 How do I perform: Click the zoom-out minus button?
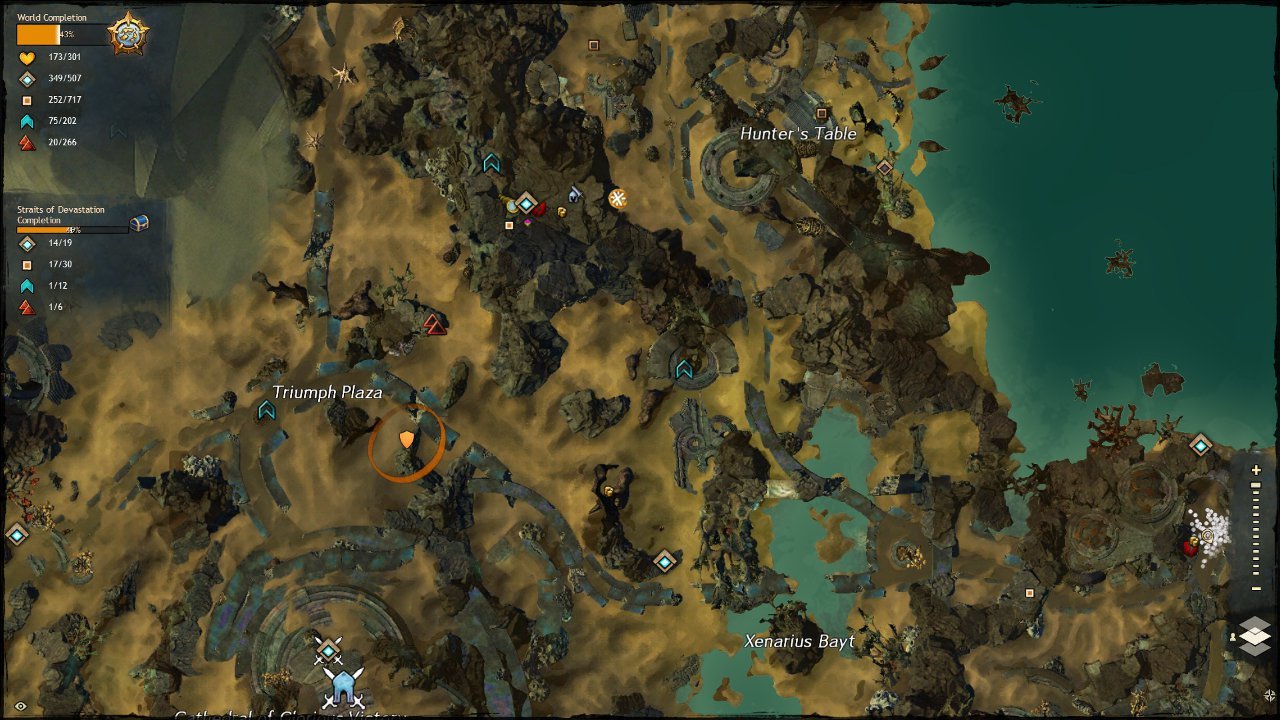click(1256, 588)
